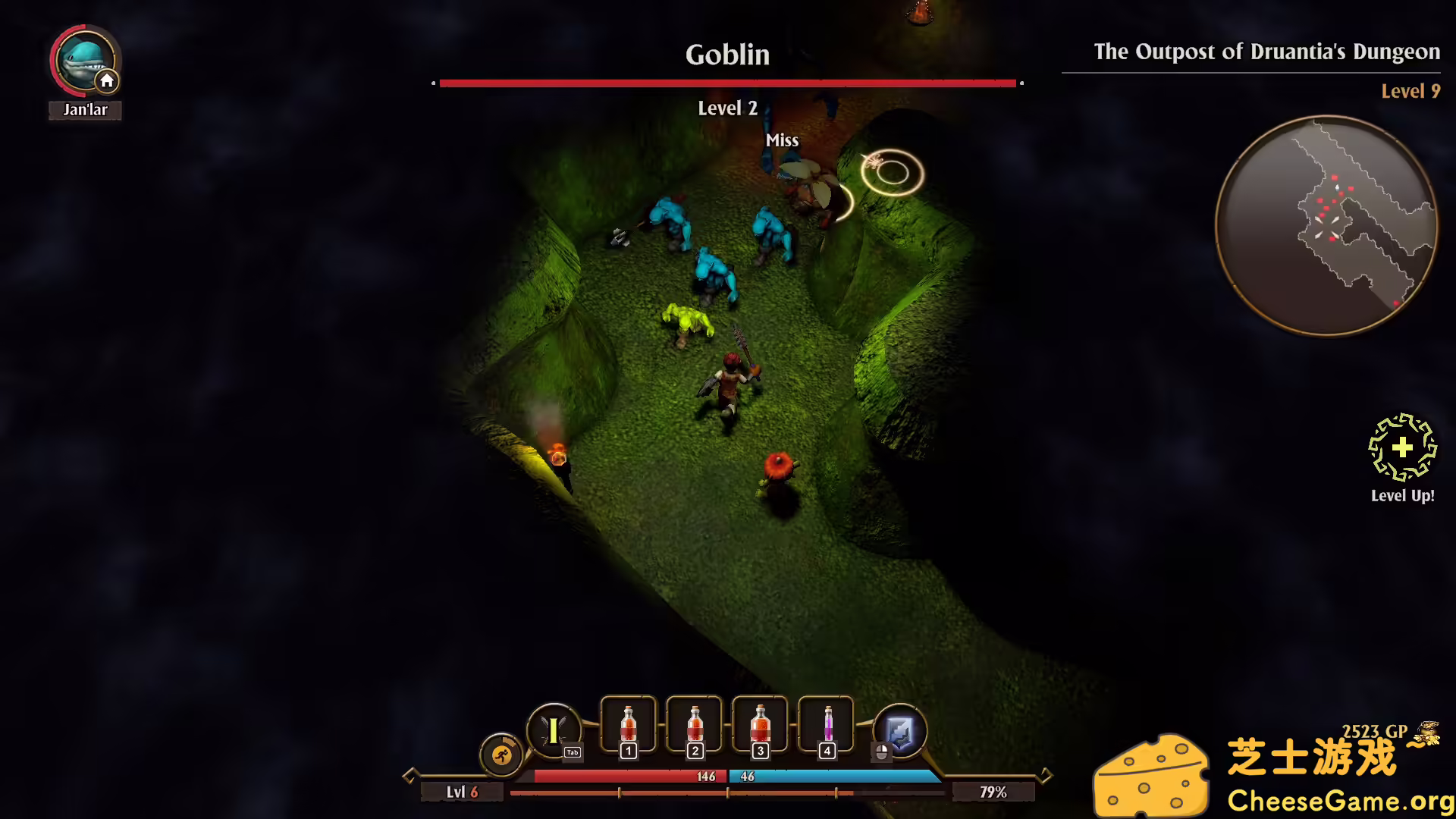
Task: Click the Level Up! plus icon
Action: point(1402,447)
